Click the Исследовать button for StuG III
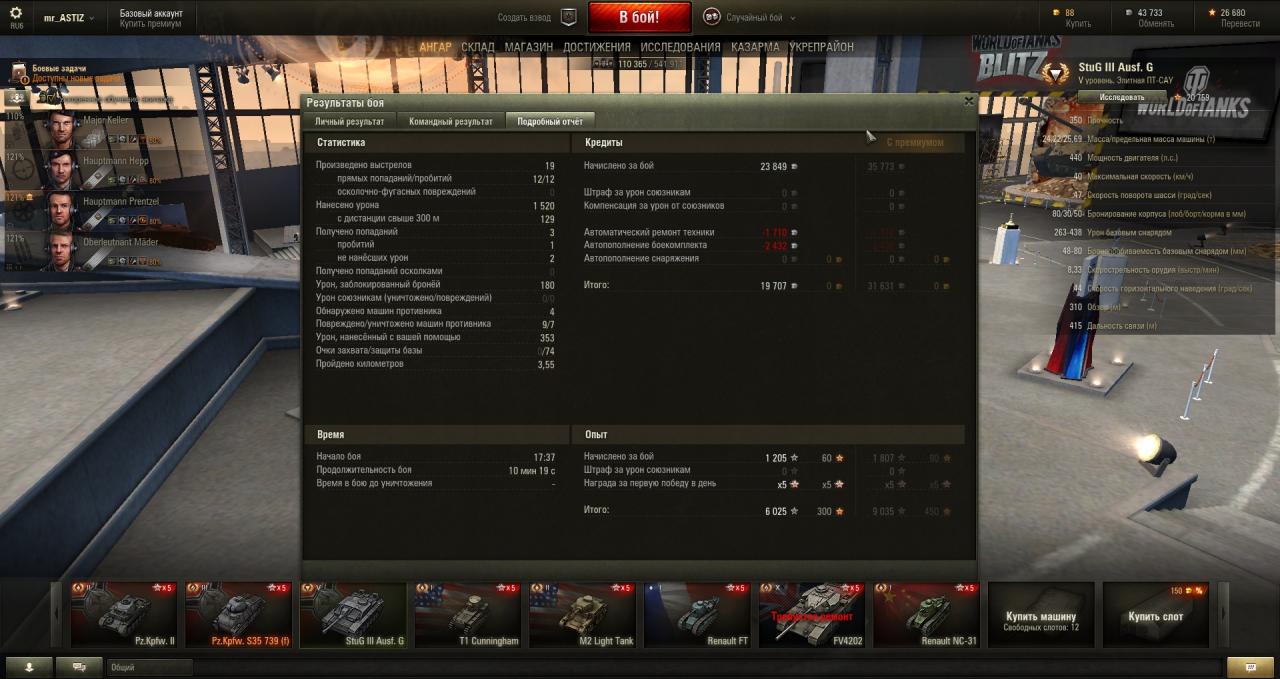The image size is (1280, 679). [1122, 97]
